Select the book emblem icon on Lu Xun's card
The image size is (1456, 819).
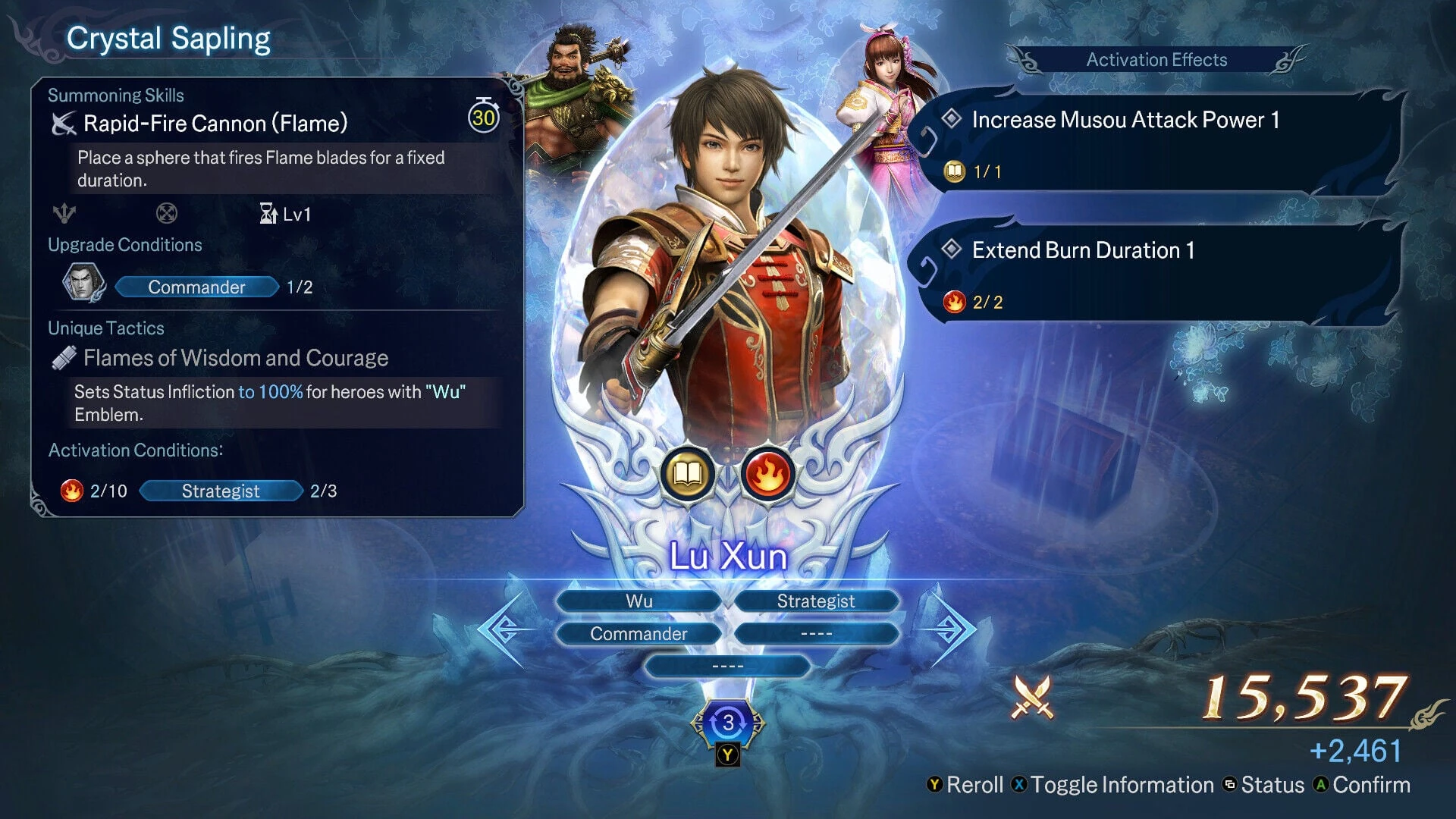[x=687, y=475]
